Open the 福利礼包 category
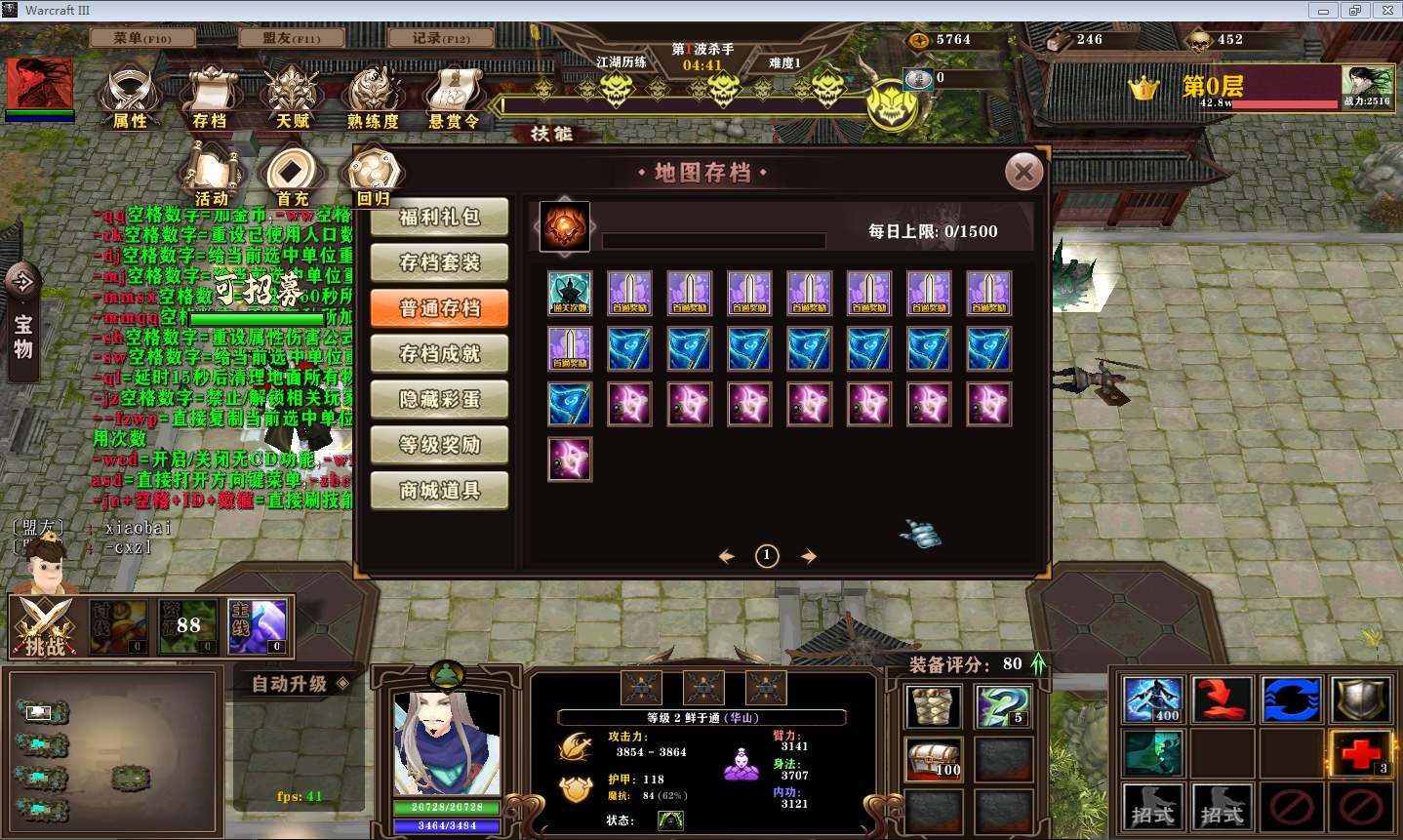 pos(439,218)
